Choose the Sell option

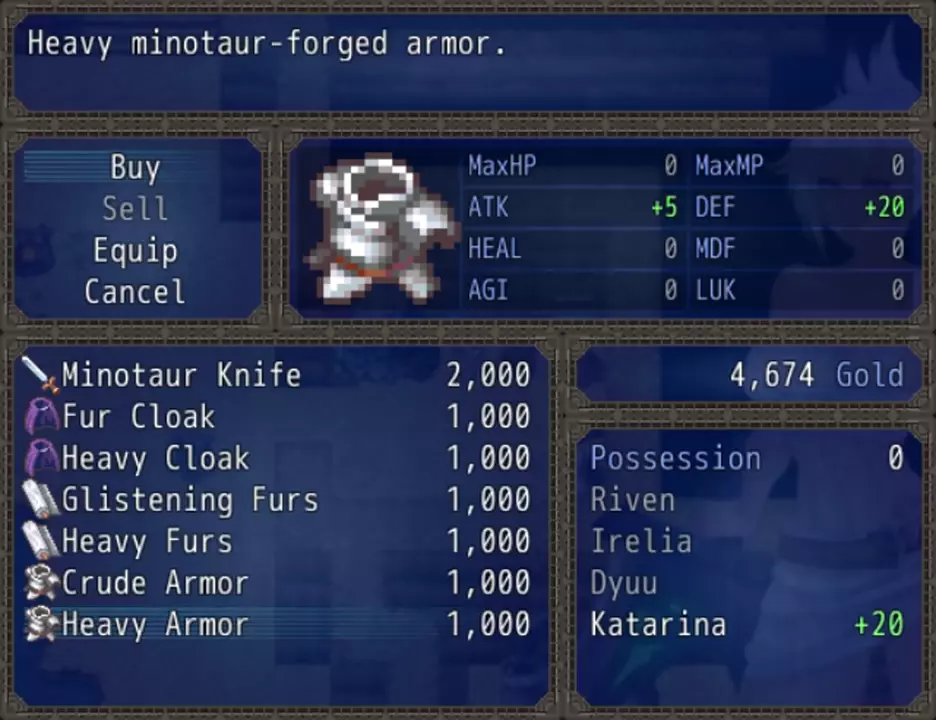click(135, 209)
